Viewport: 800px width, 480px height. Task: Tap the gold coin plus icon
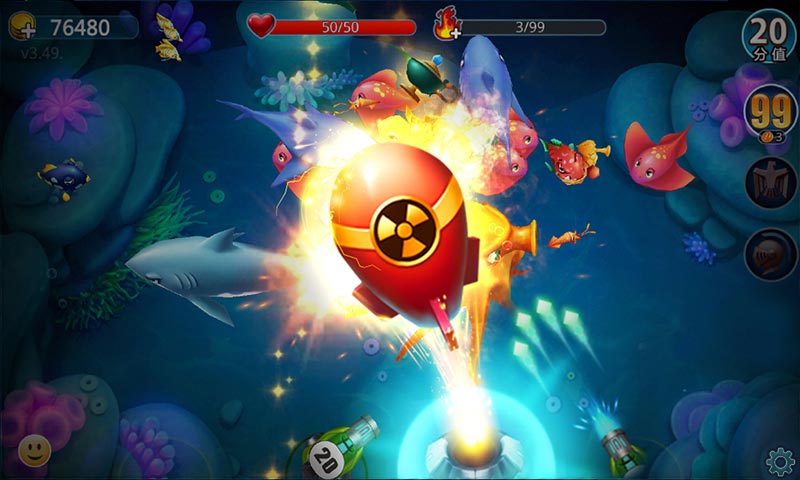click(22, 28)
